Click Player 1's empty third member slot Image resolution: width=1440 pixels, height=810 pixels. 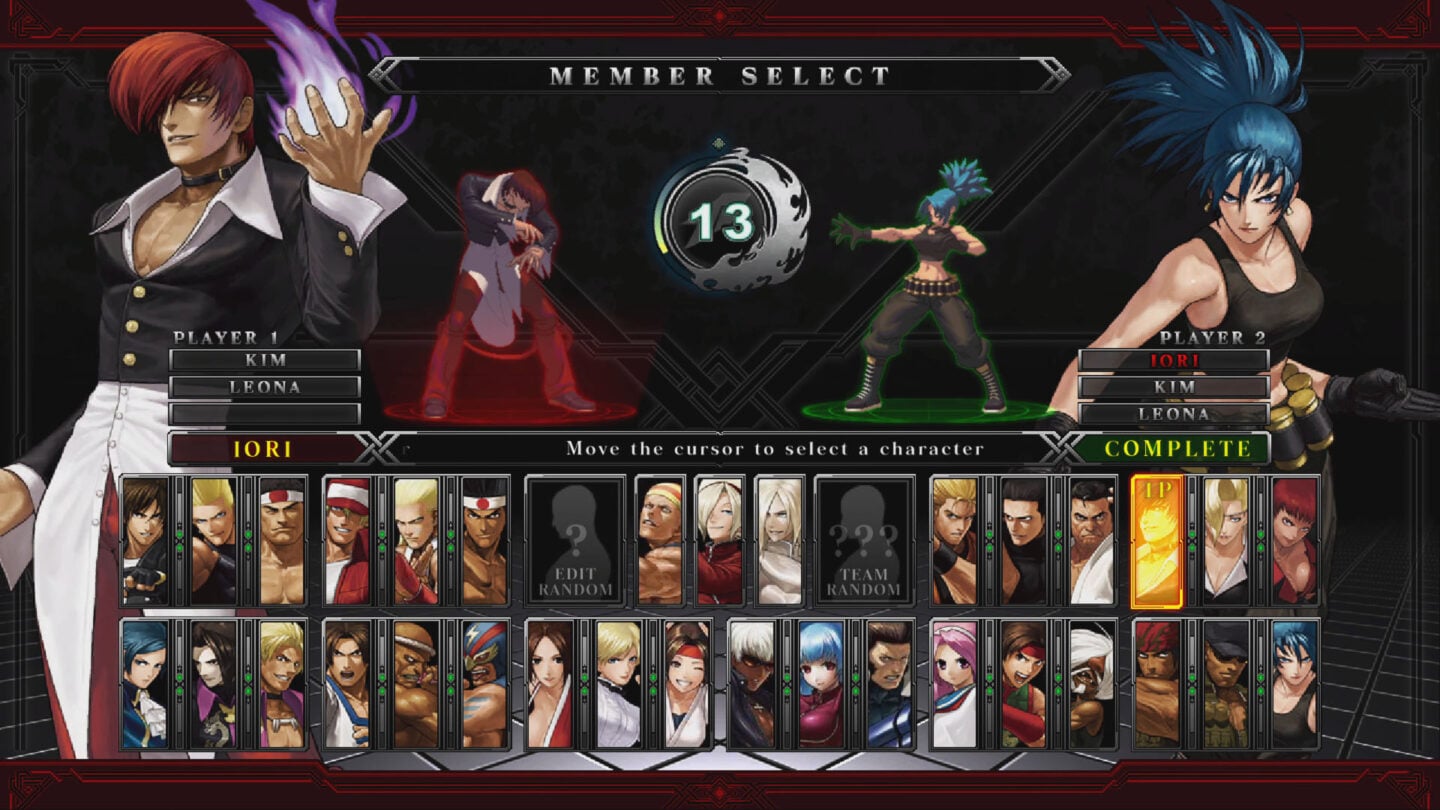tap(265, 414)
